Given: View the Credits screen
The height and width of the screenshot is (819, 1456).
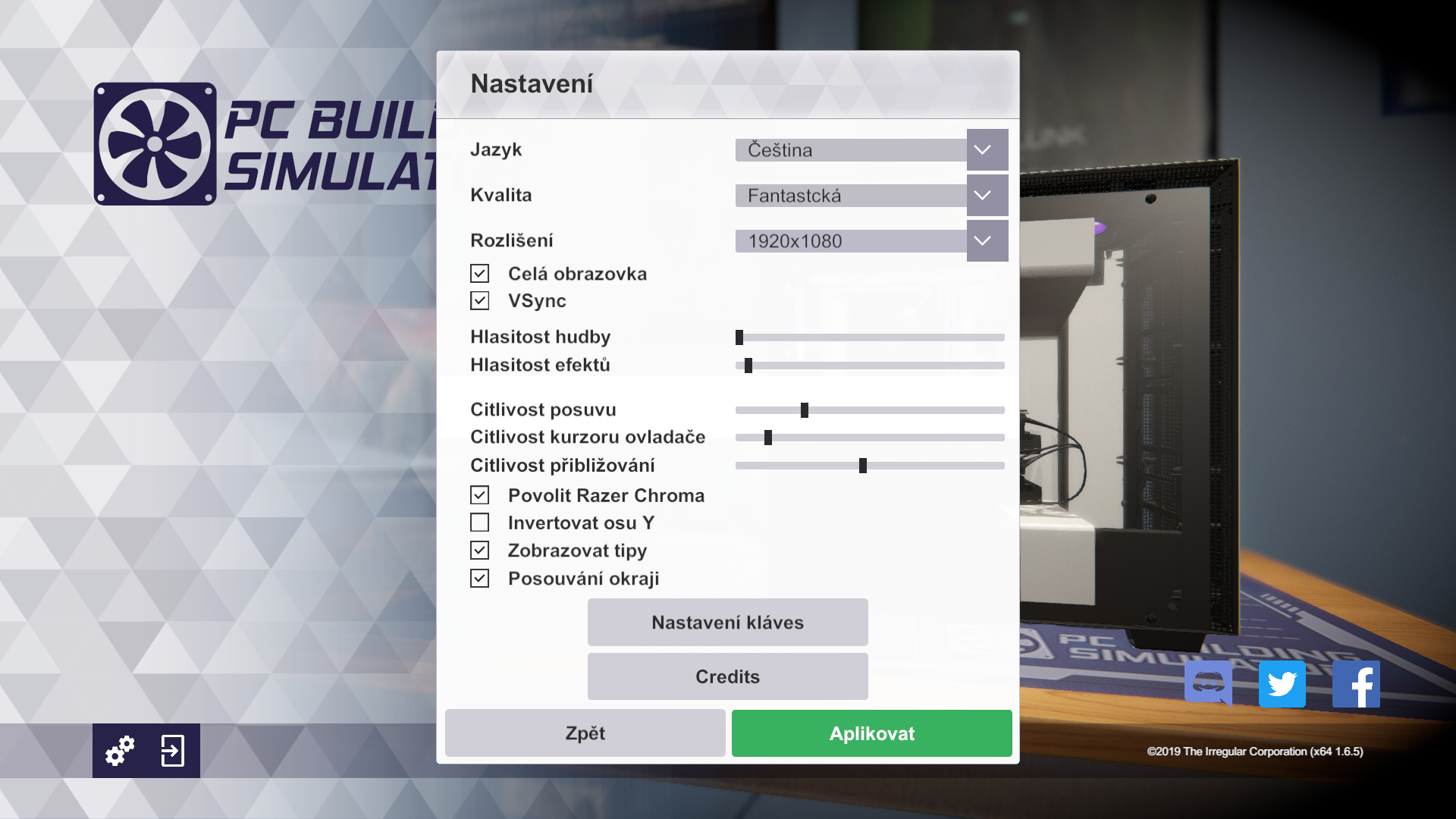Looking at the screenshot, I should point(727,676).
